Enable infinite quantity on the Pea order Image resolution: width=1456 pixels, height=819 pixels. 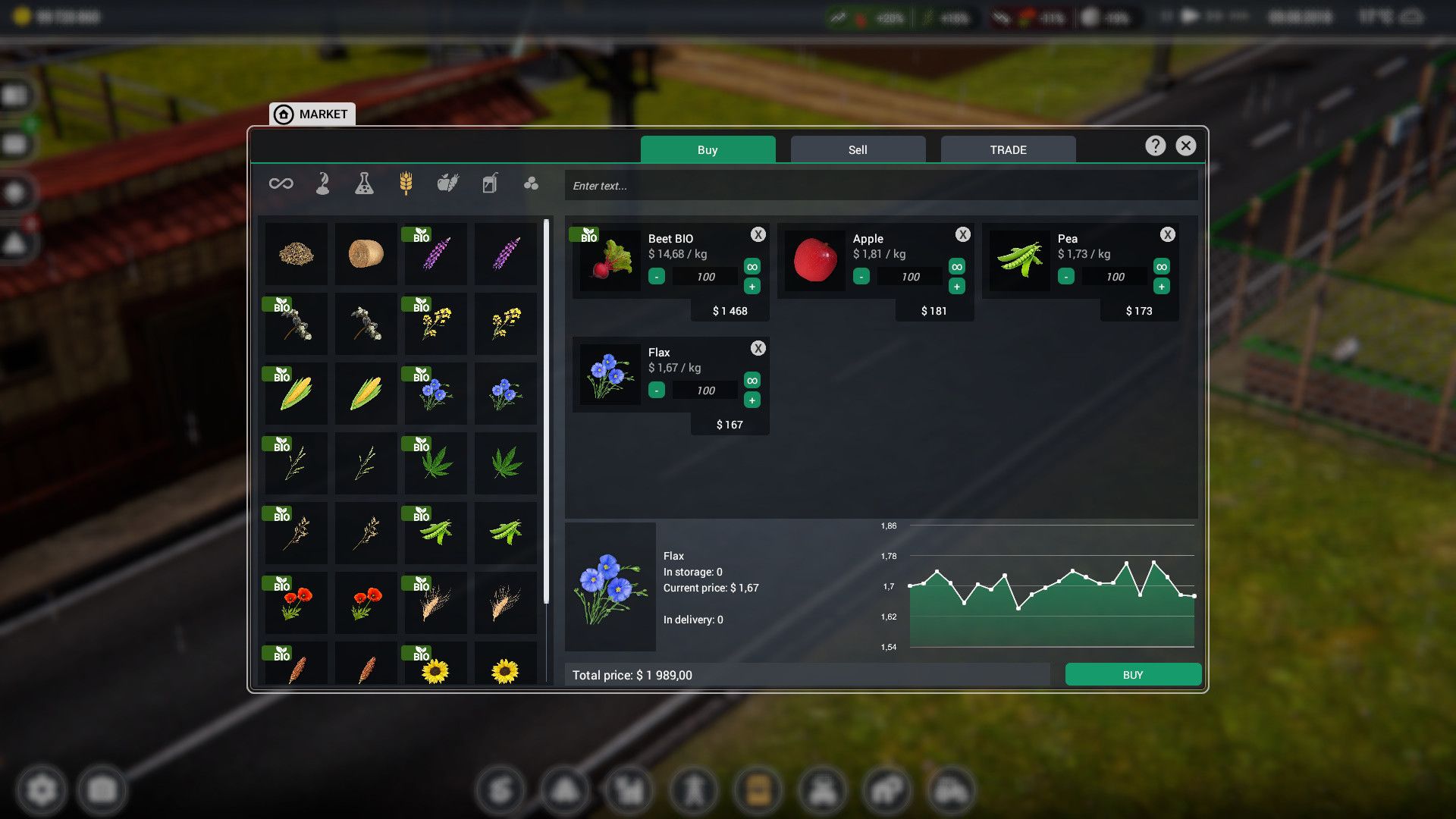point(1161,267)
